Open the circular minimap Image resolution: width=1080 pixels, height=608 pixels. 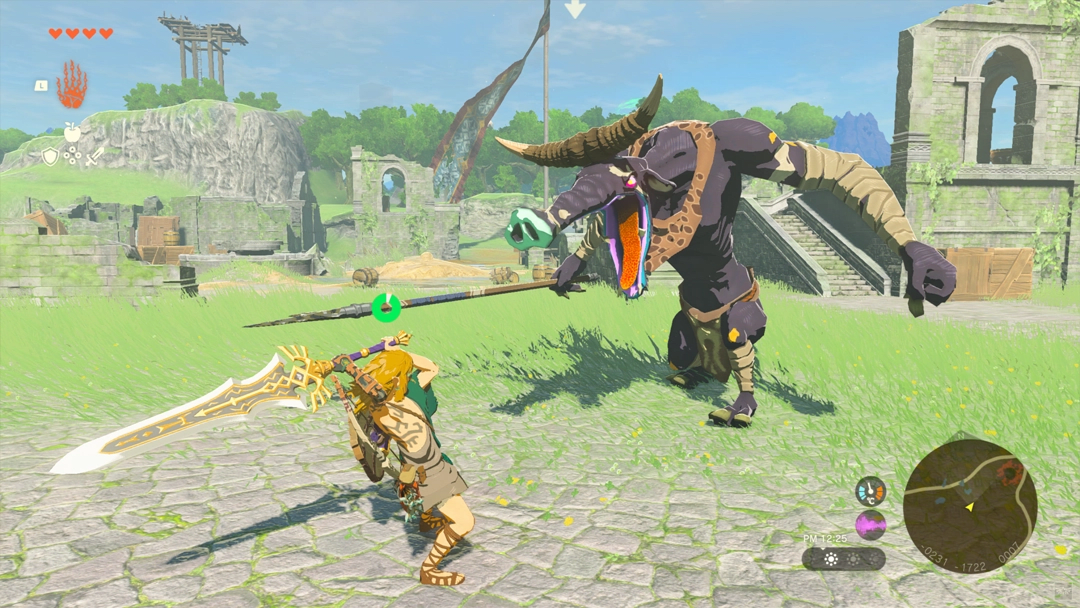point(970,507)
